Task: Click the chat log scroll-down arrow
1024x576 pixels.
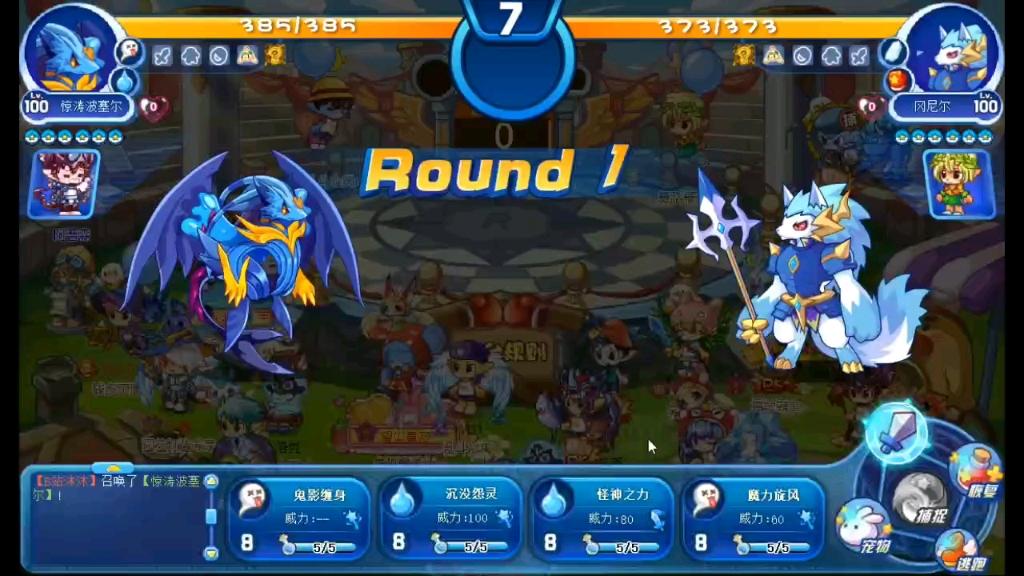Action: 211,553
